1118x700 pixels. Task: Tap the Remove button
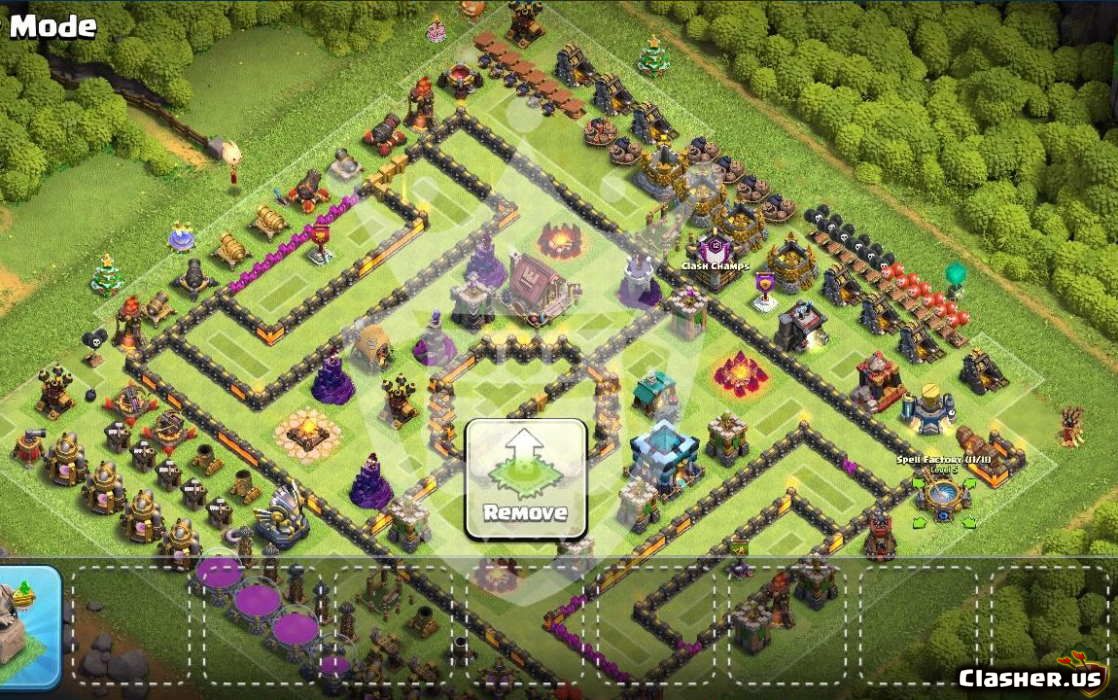pyautogui.click(x=525, y=478)
